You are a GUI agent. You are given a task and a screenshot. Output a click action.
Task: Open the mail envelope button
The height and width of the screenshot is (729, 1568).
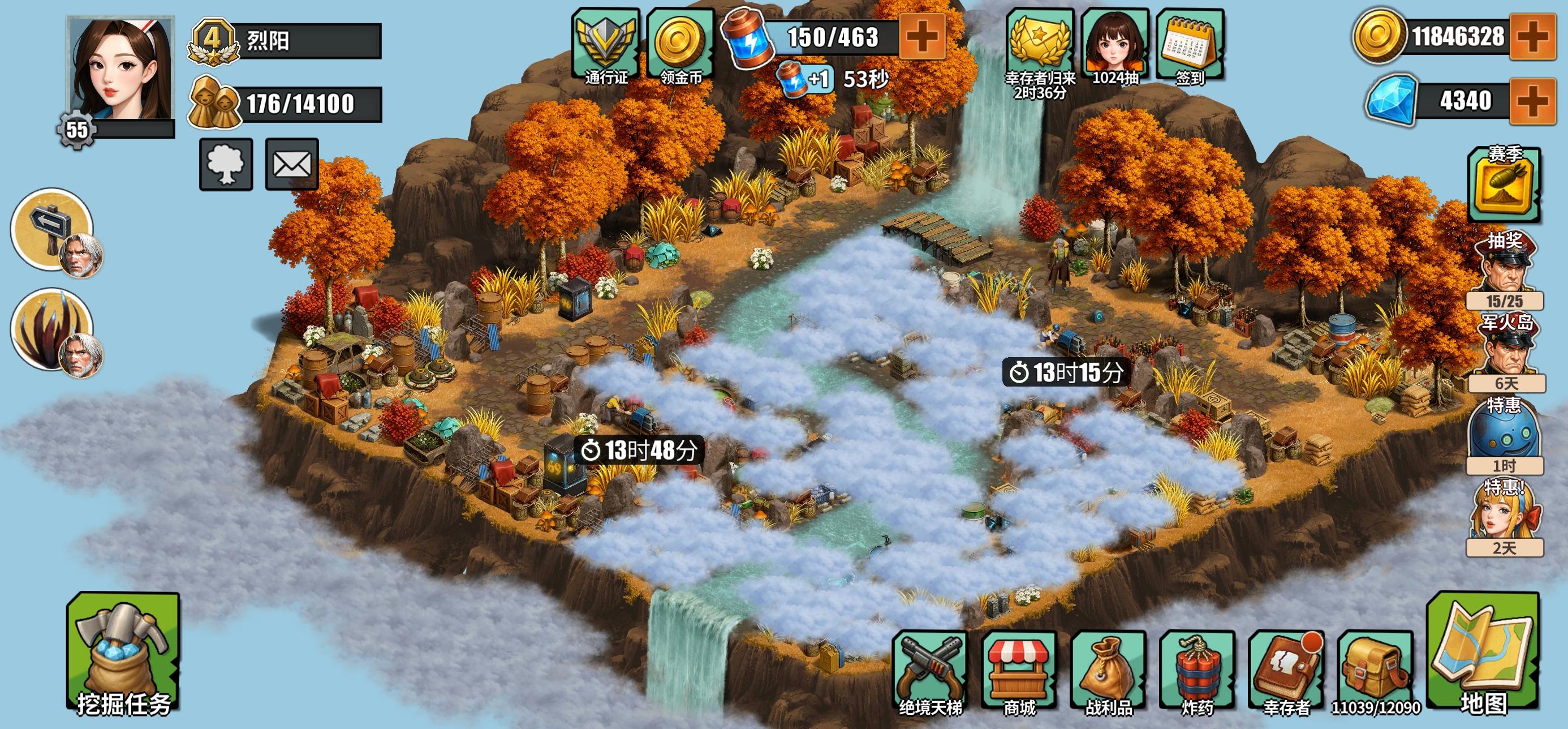(x=292, y=165)
